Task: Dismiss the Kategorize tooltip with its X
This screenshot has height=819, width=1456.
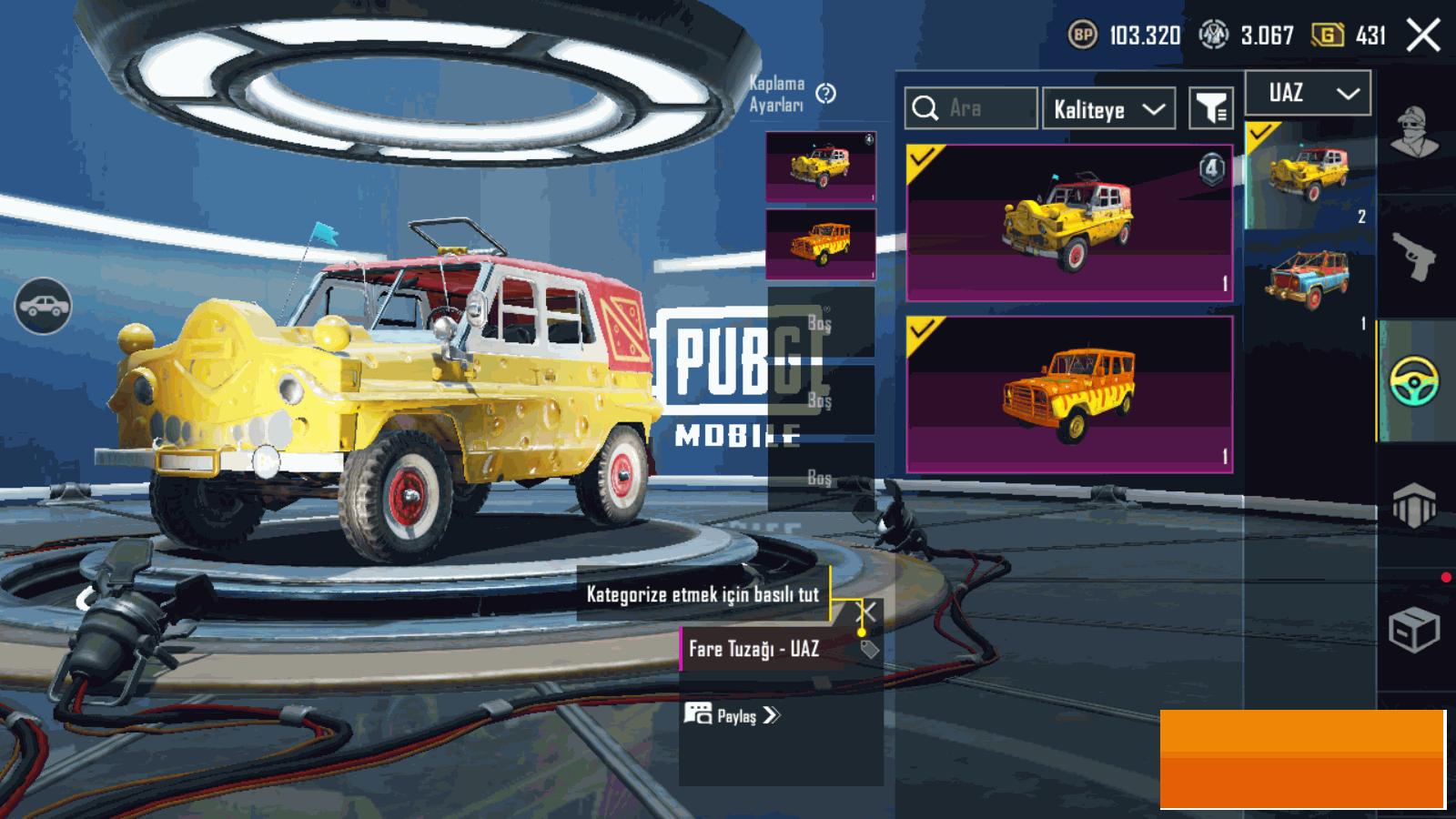Action: coord(869,612)
